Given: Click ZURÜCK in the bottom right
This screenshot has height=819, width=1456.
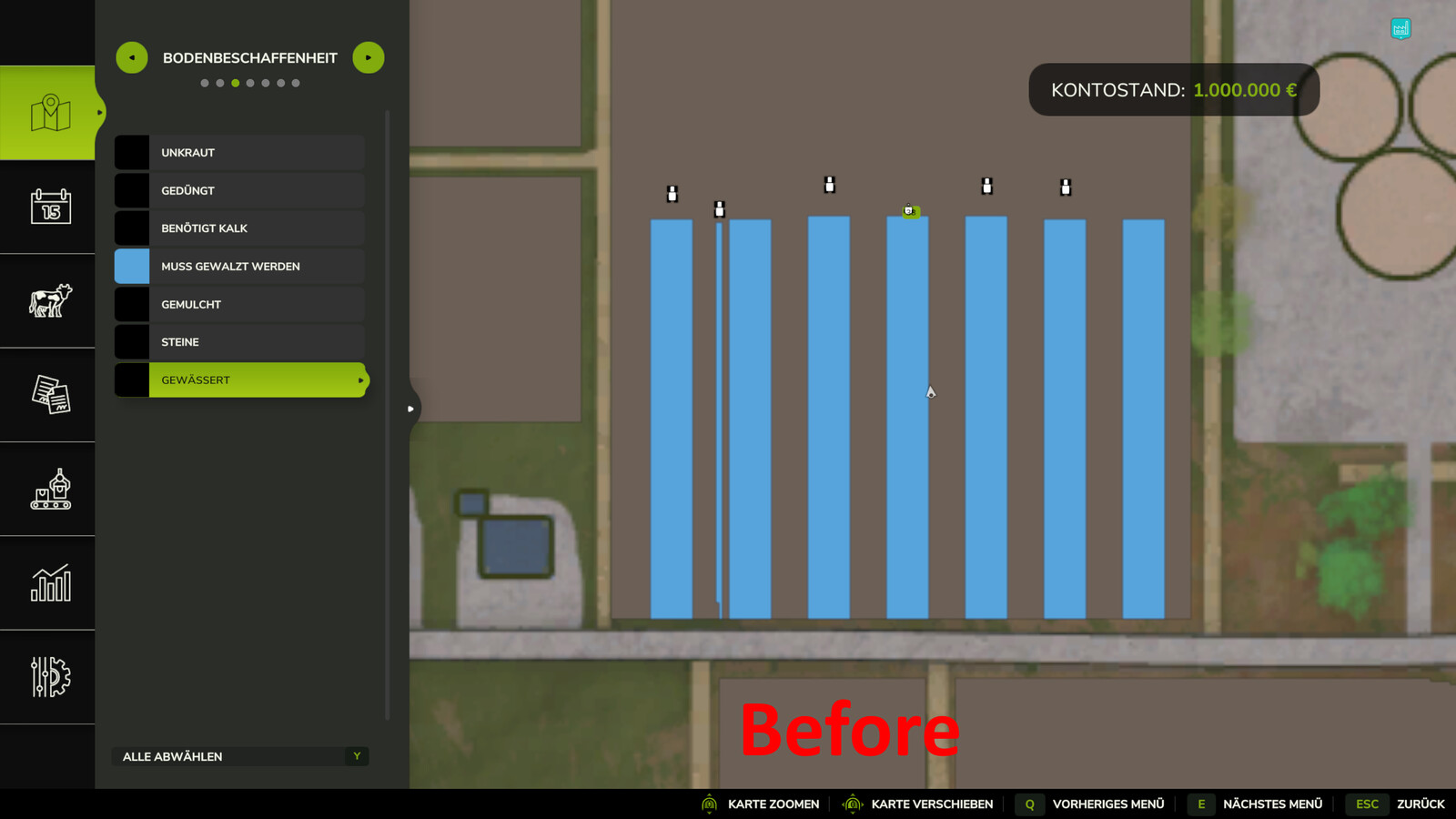Looking at the screenshot, I should click(x=1421, y=804).
